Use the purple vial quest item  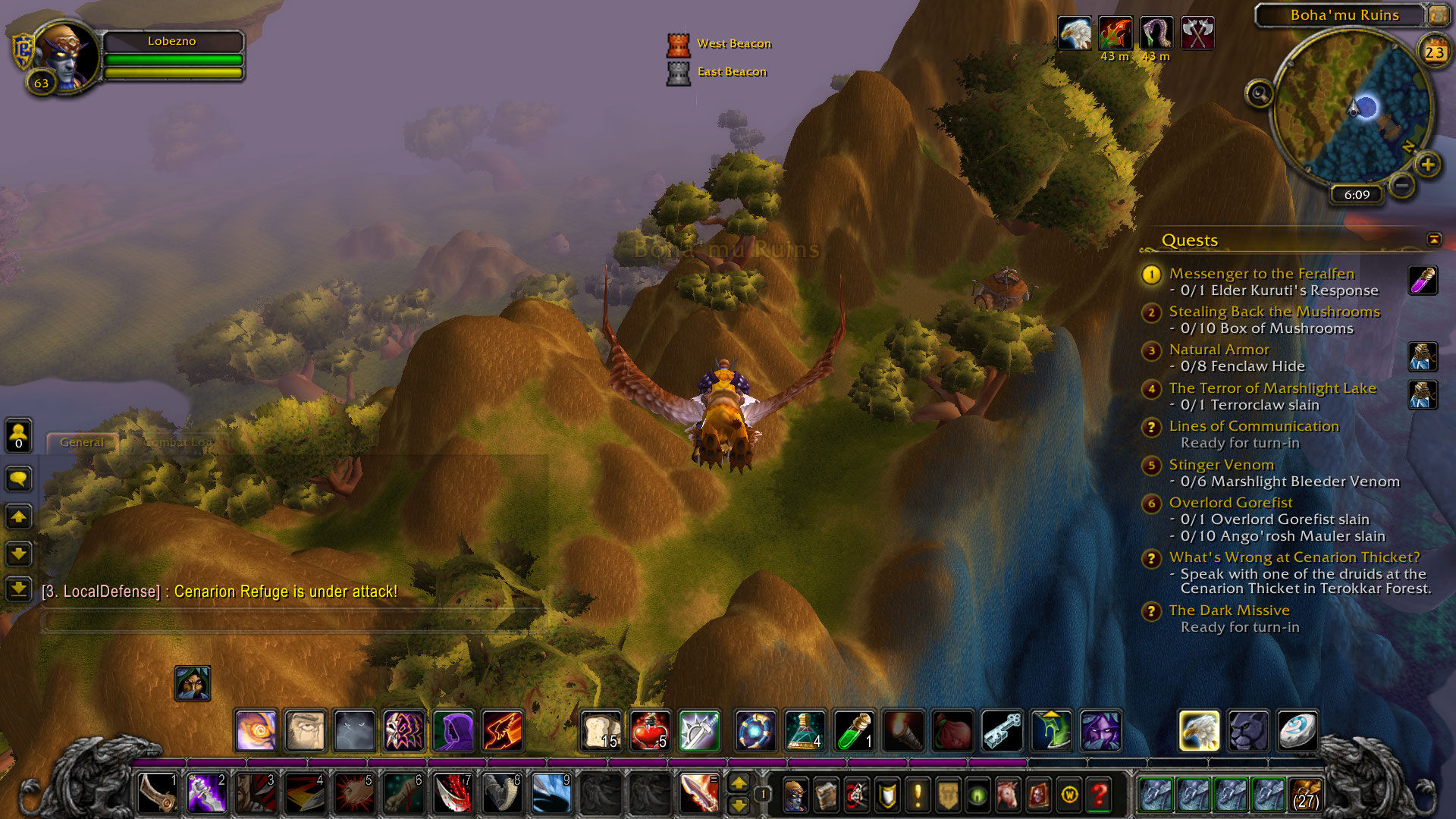pyautogui.click(x=1423, y=281)
